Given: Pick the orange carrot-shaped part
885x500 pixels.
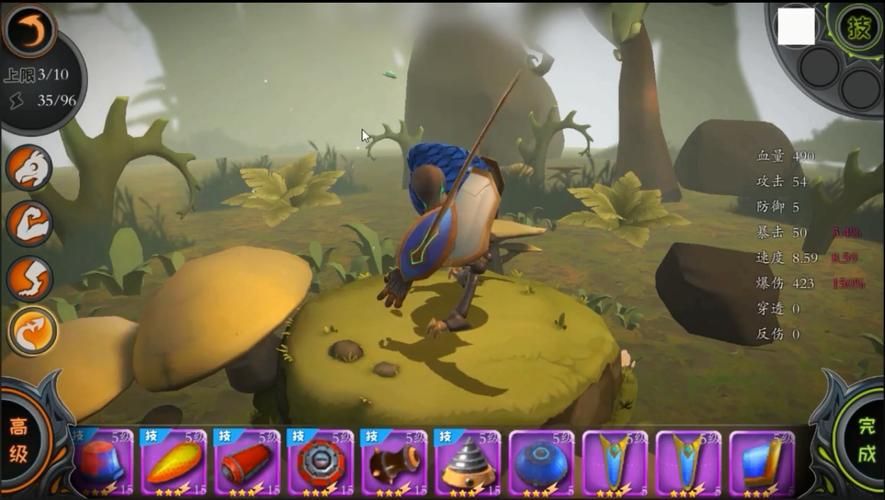Looking at the screenshot, I should click(x=174, y=462).
